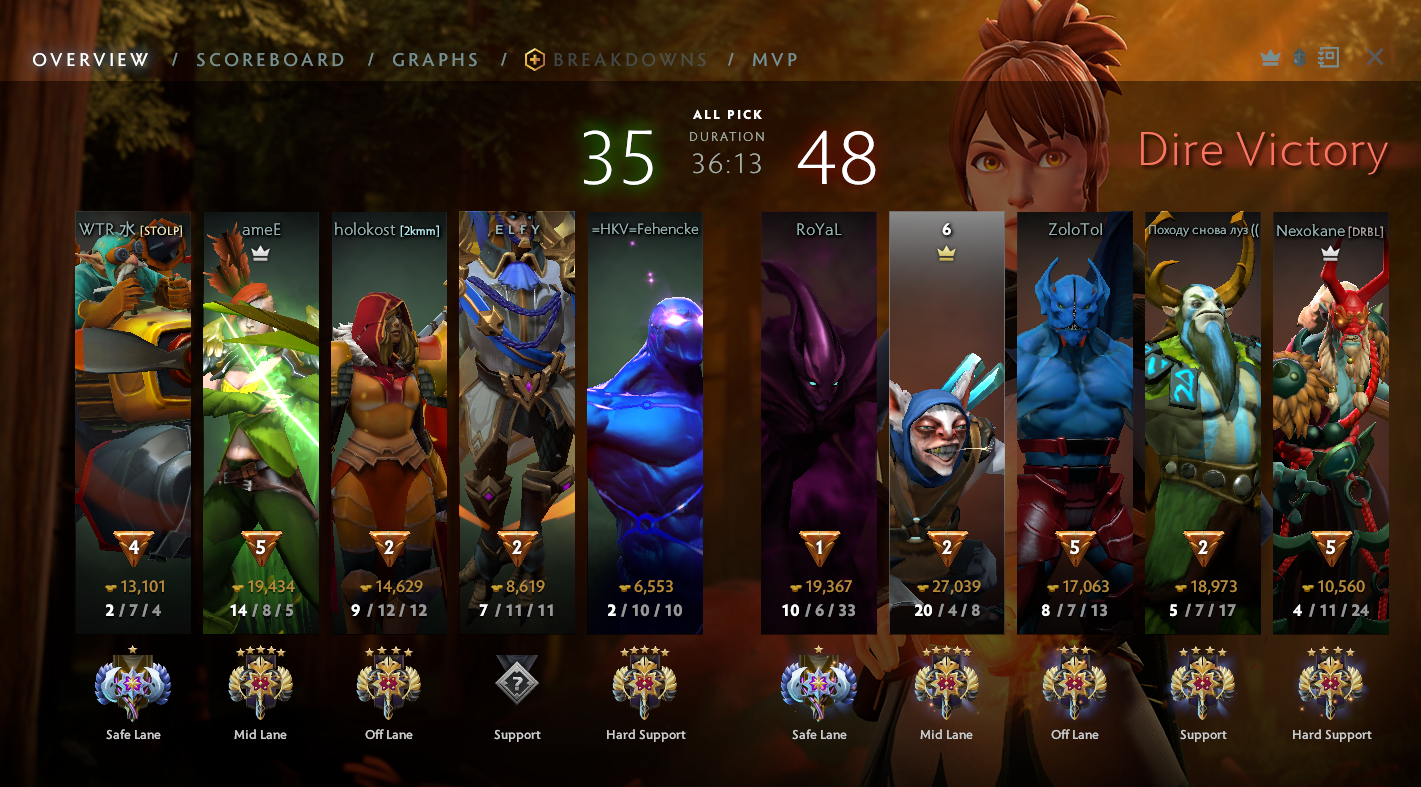Open RoYaL's Spectre hero card
Viewport: 1421px width, 787px height.
click(x=819, y=420)
